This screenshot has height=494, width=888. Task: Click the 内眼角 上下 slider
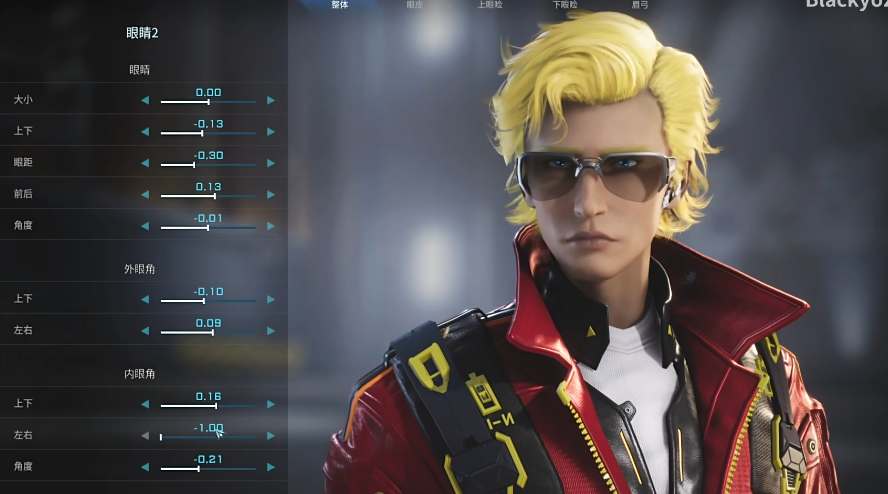[208, 405]
